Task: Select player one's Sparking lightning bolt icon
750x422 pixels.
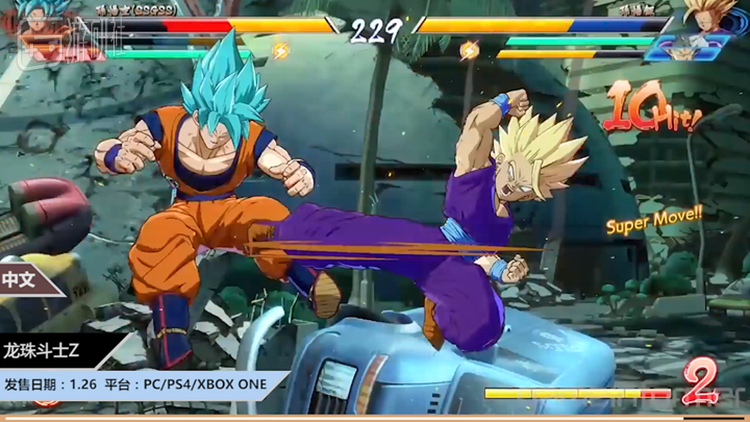Action: click(x=281, y=49)
